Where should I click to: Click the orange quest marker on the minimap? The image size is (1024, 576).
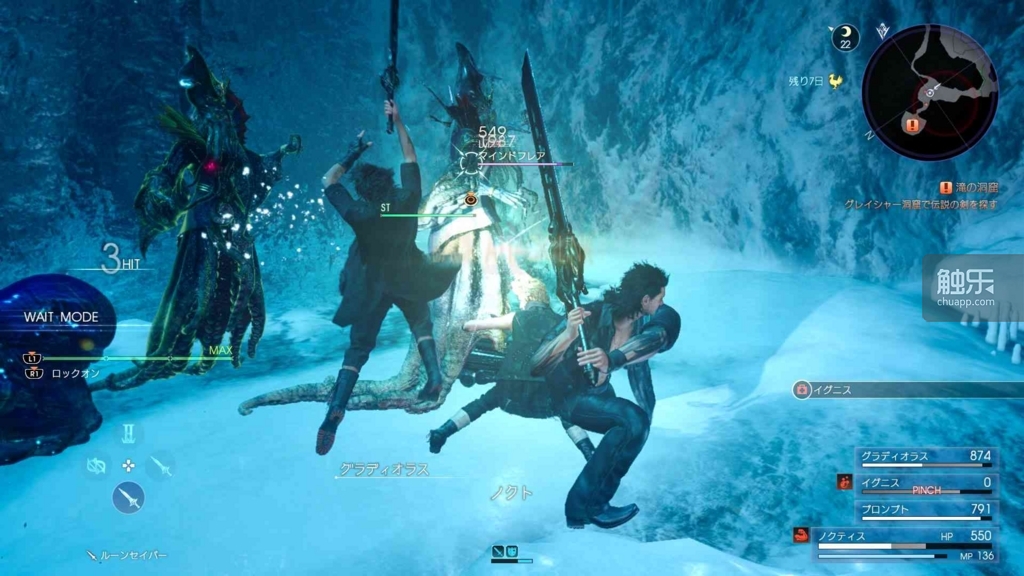[x=912, y=125]
